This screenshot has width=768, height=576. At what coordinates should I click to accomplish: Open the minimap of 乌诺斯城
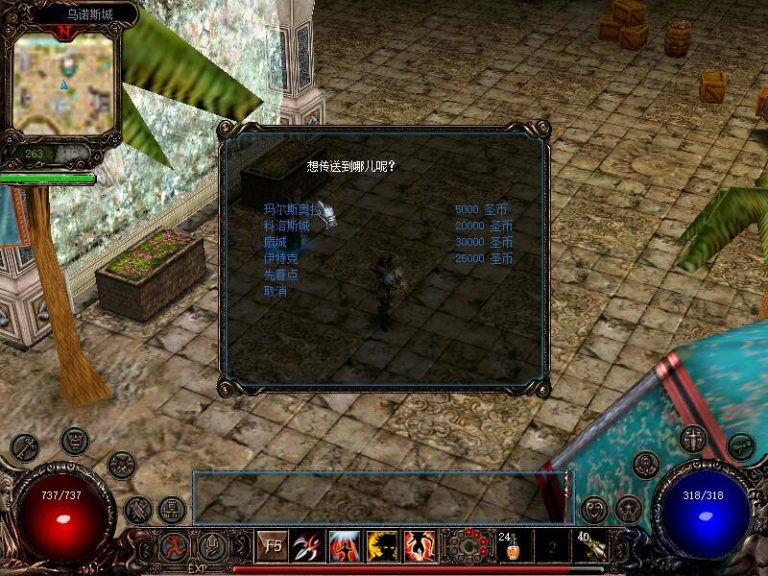tap(66, 84)
